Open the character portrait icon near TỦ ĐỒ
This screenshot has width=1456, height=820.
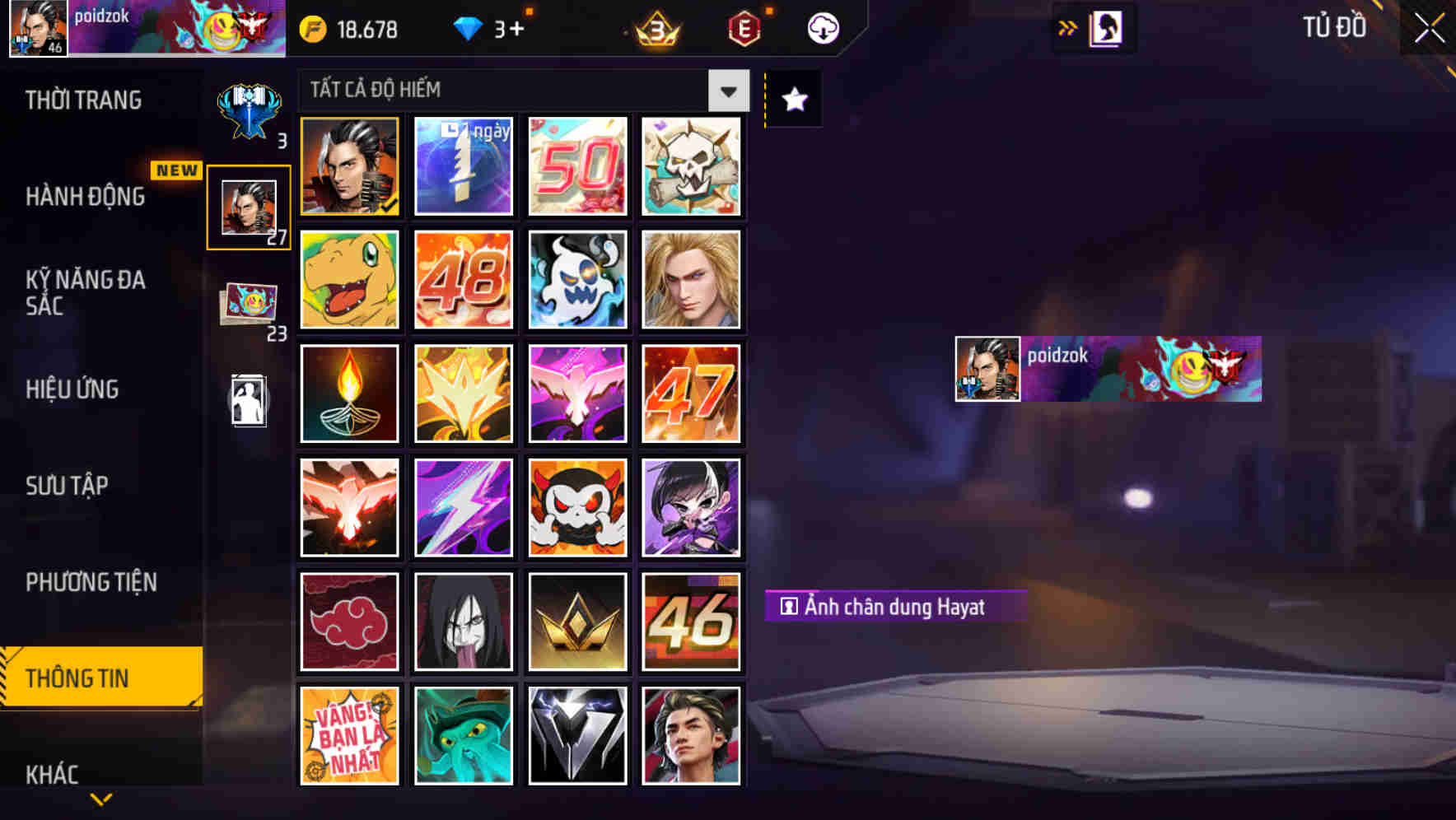pyautogui.click(x=1104, y=27)
